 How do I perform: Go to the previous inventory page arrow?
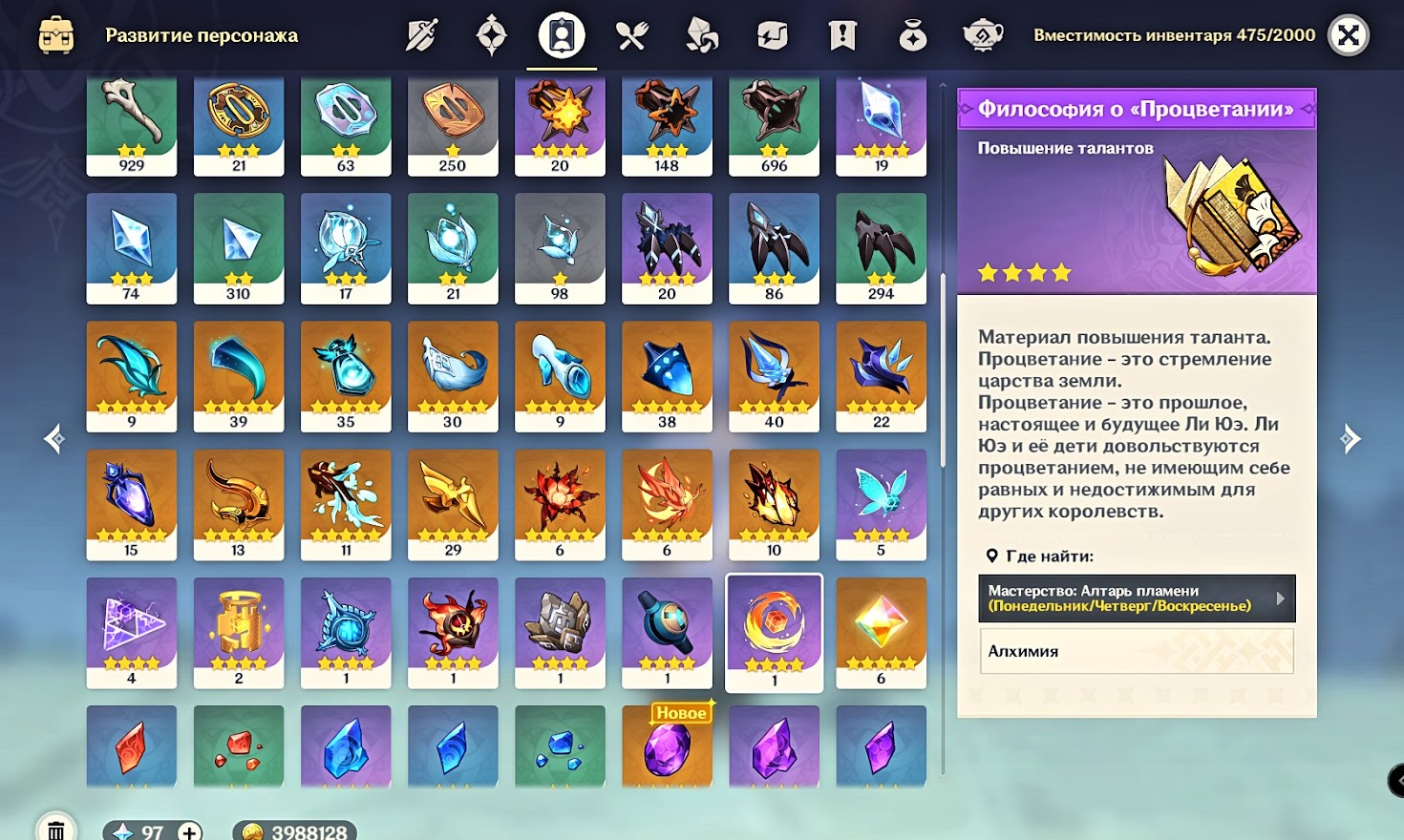[x=54, y=439]
